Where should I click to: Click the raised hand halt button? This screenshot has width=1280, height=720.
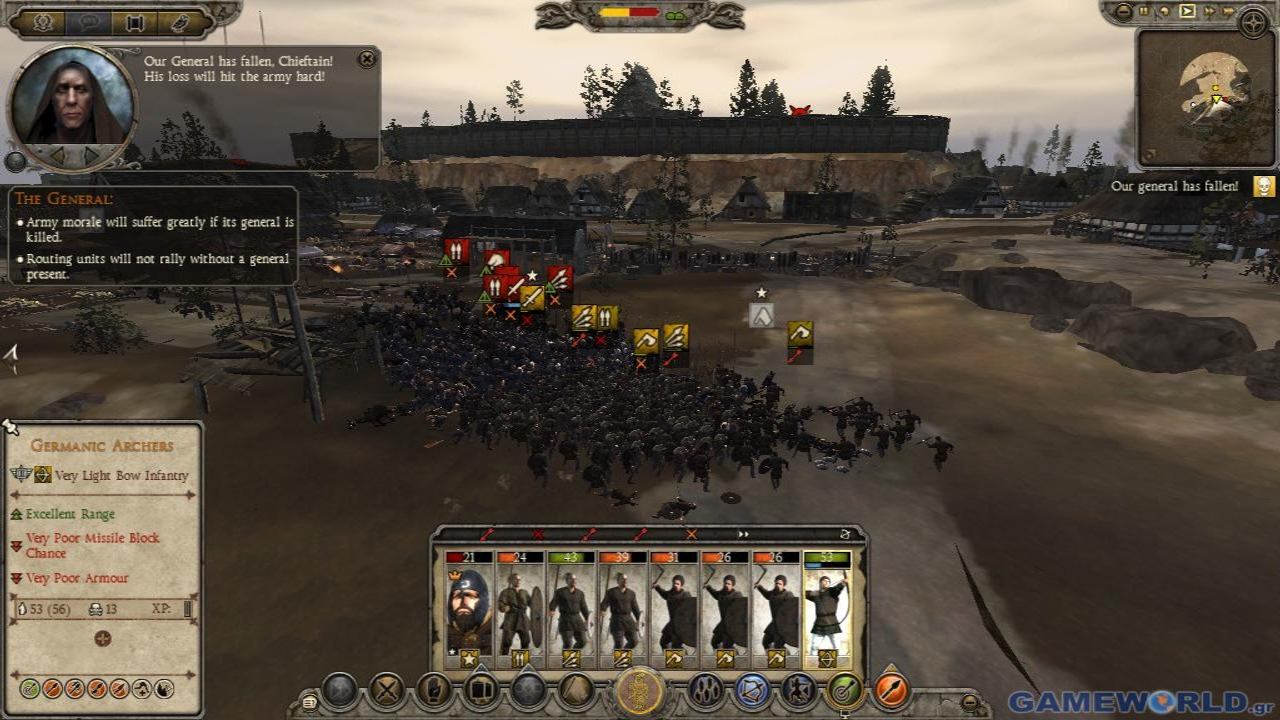tap(434, 690)
